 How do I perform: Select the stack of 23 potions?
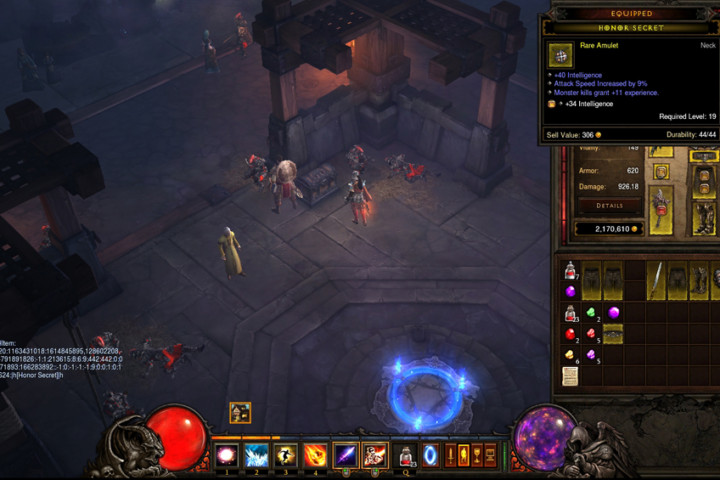coord(570,313)
